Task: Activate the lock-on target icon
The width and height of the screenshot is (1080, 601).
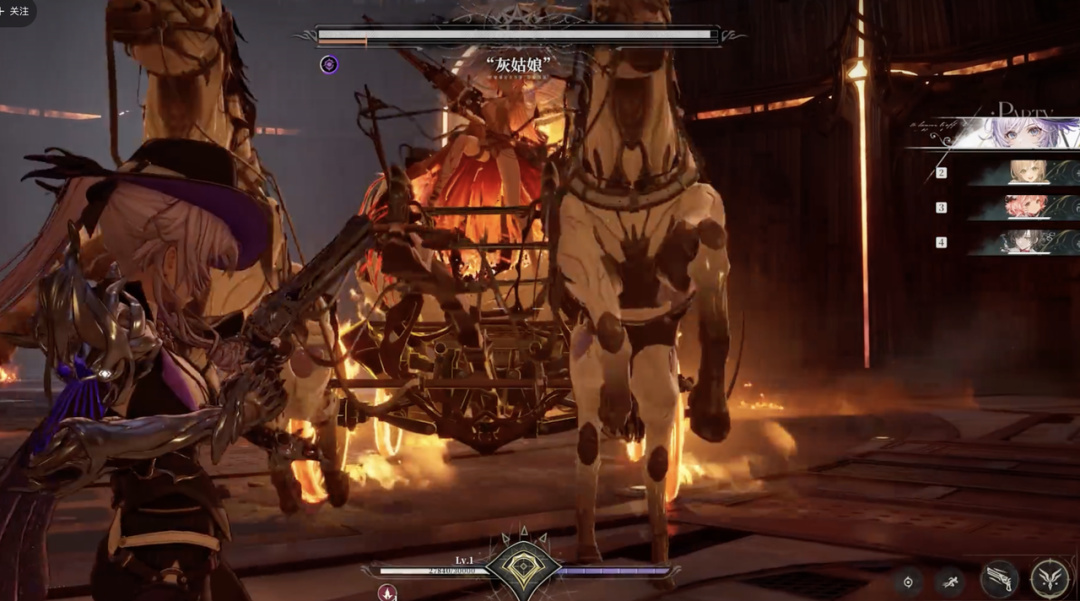Action: (907, 581)
